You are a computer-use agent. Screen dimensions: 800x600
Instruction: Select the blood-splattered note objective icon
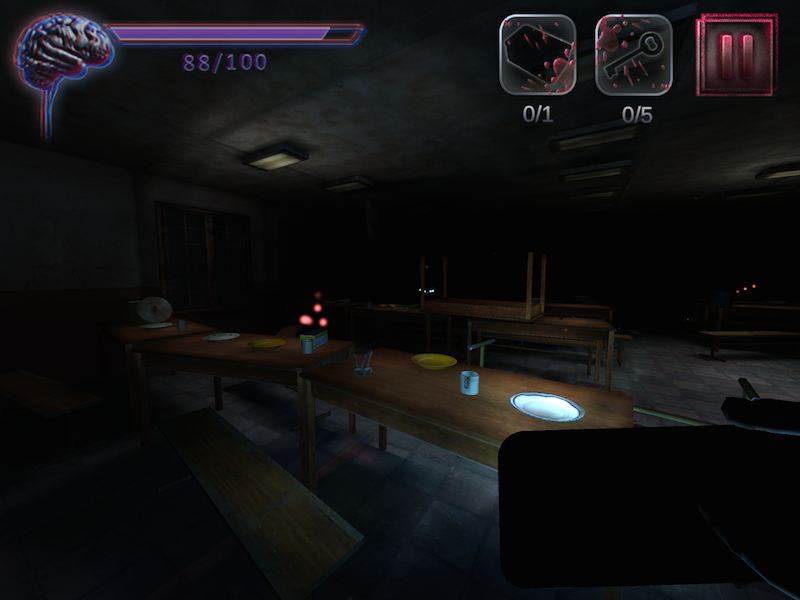click(x=538, y=55)
